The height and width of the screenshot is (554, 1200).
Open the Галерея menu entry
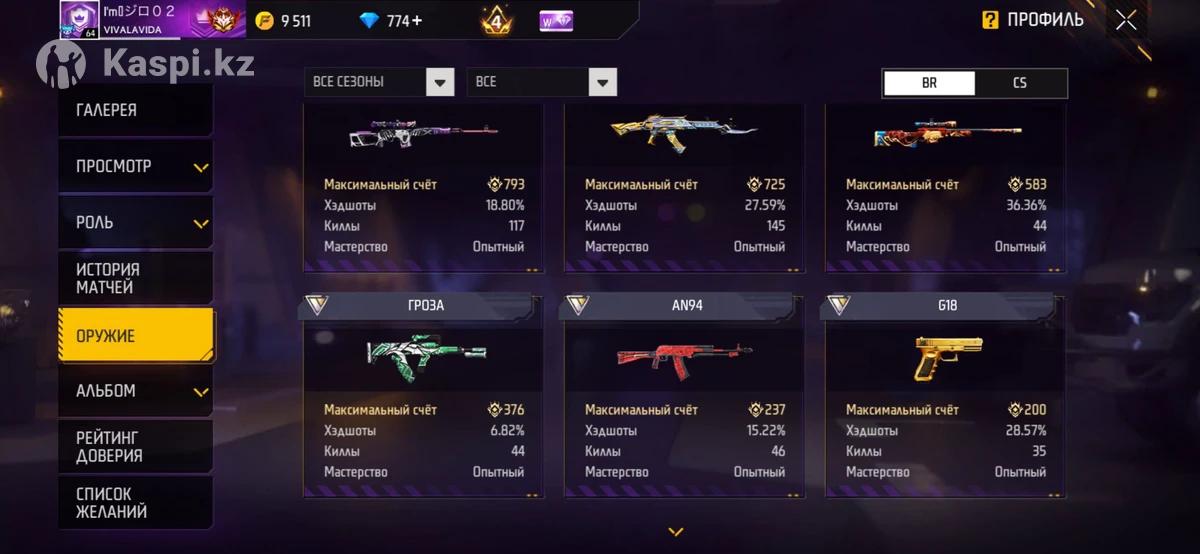click(x=135, y=110)
